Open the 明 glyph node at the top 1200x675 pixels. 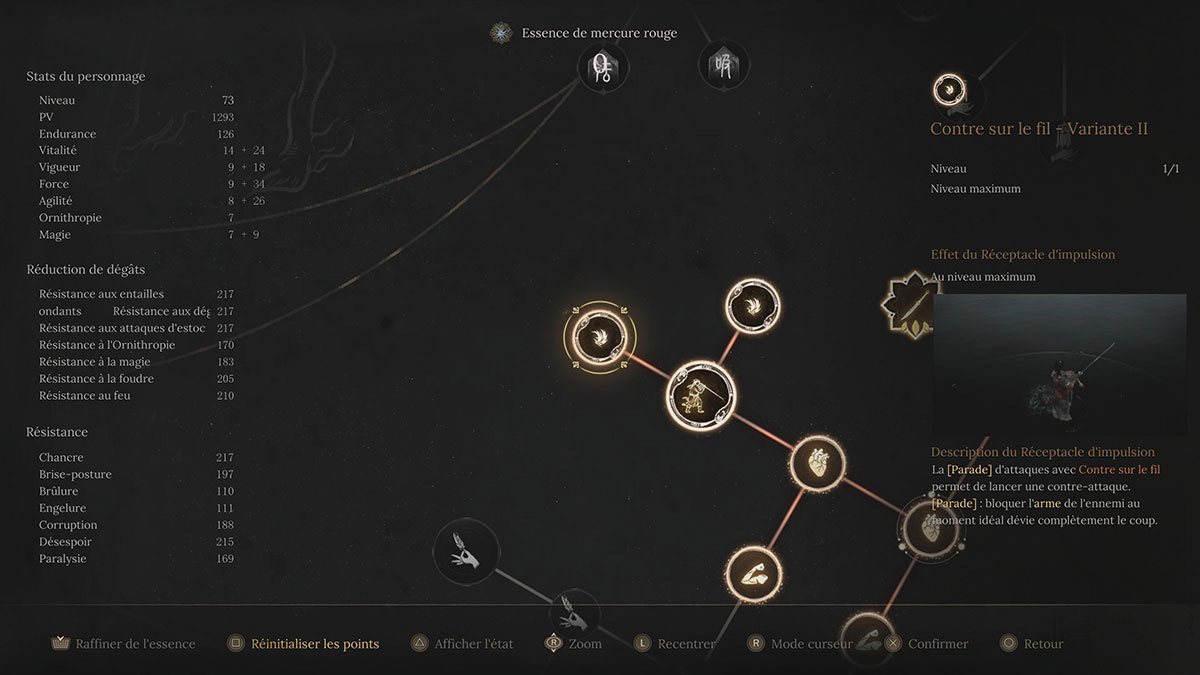coord(723,67)
